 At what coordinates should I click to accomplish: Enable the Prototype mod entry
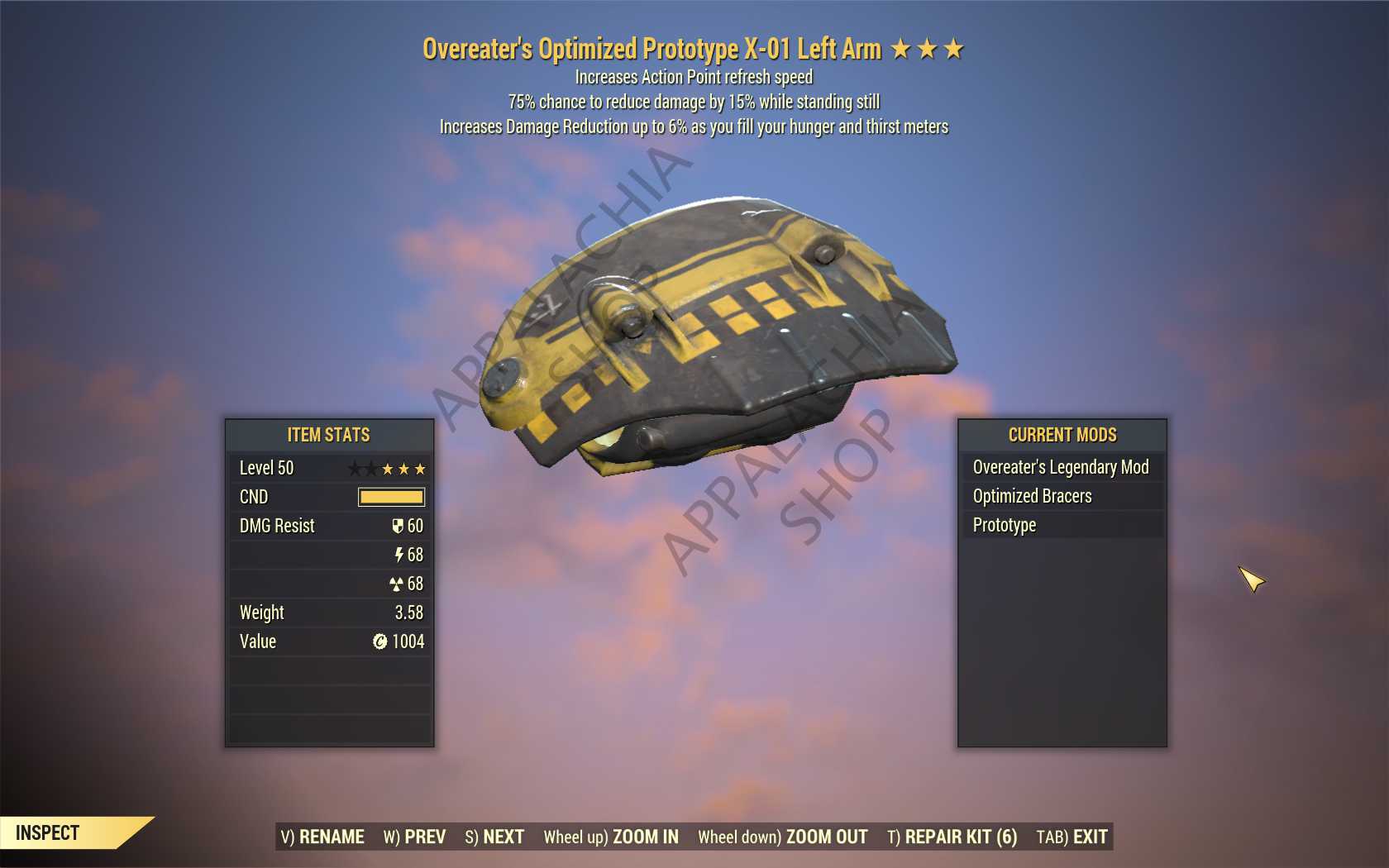pyautogui.click(x=1005, y=524)
